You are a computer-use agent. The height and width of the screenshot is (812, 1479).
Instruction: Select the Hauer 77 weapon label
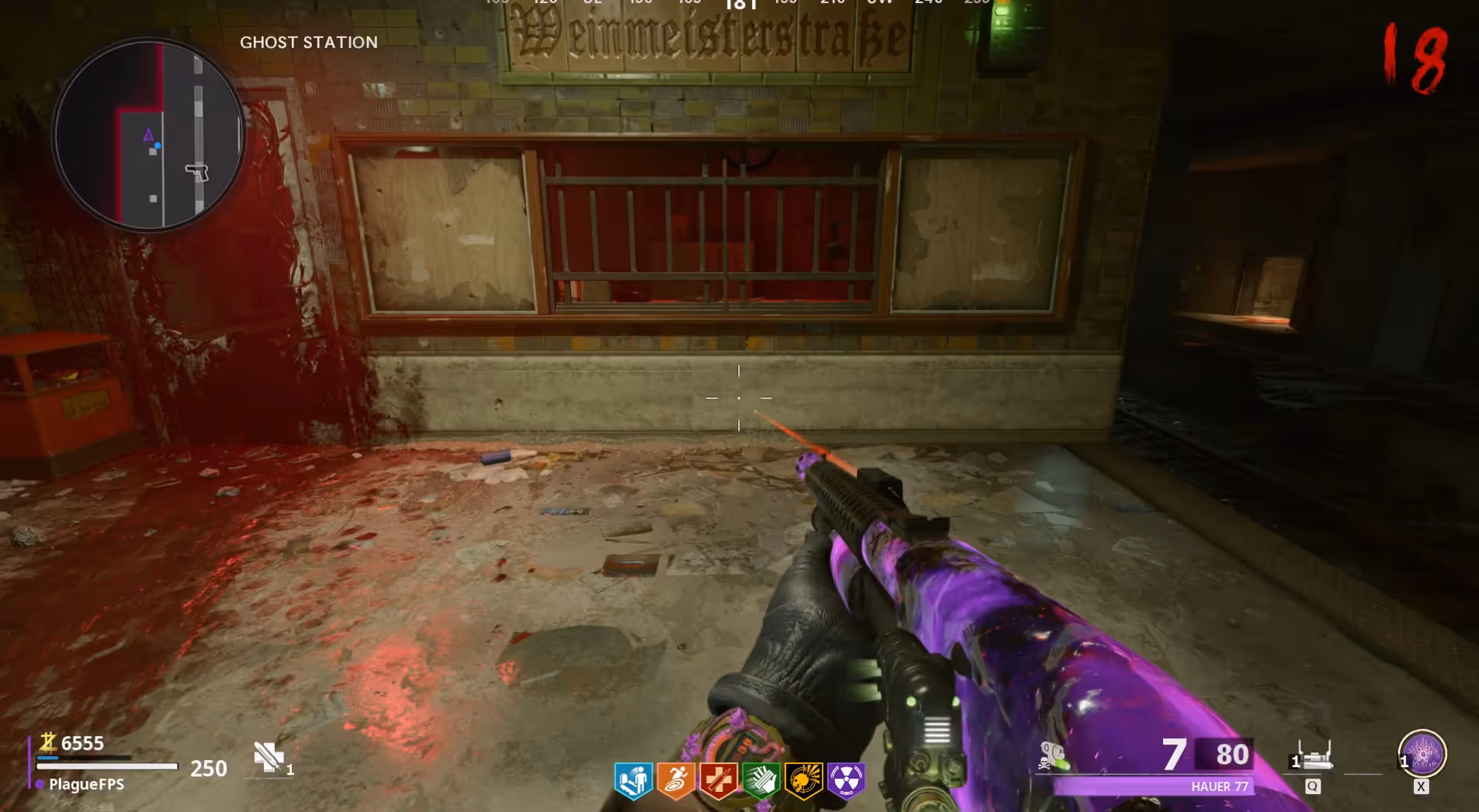pos(1219,786)
